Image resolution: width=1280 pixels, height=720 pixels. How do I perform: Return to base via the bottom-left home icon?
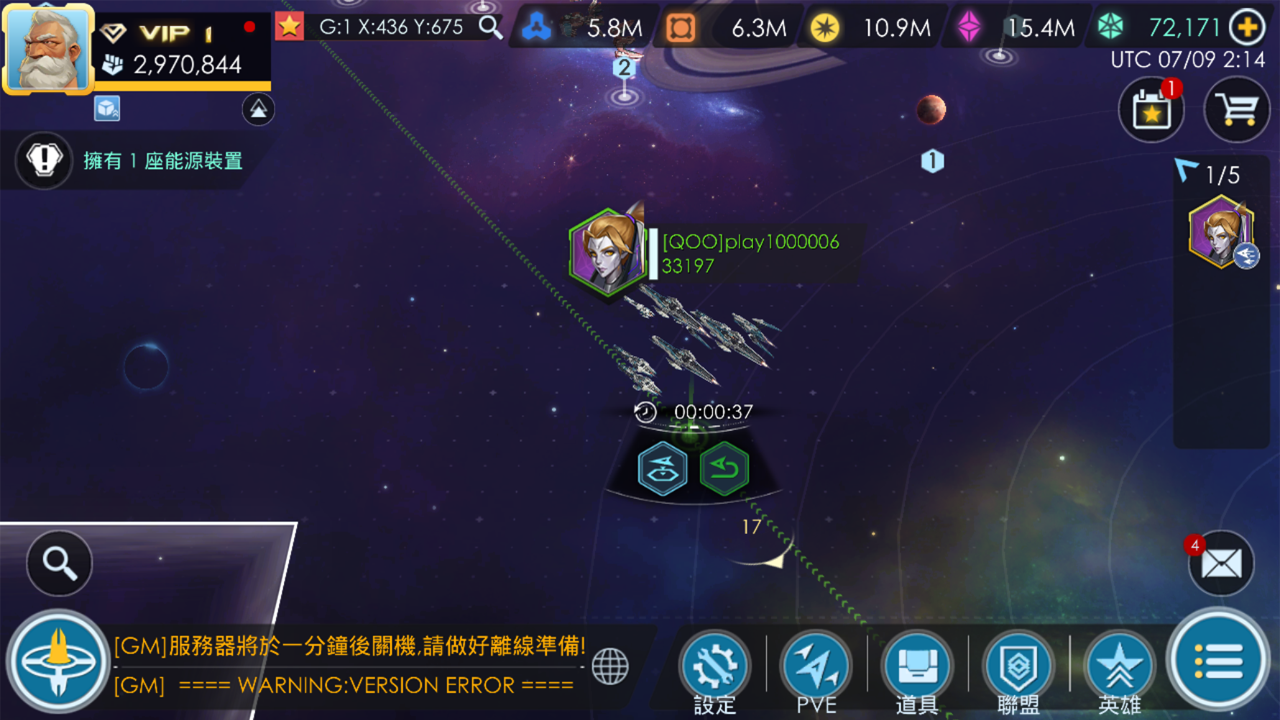click(x=57, y=663)
